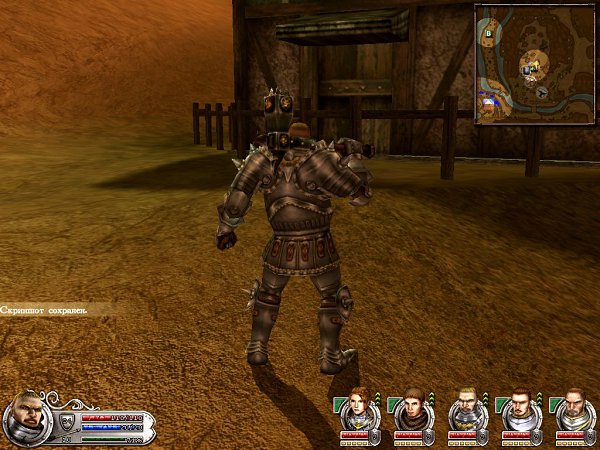Pick the dark-haired goateed companion's portrait

518,408
